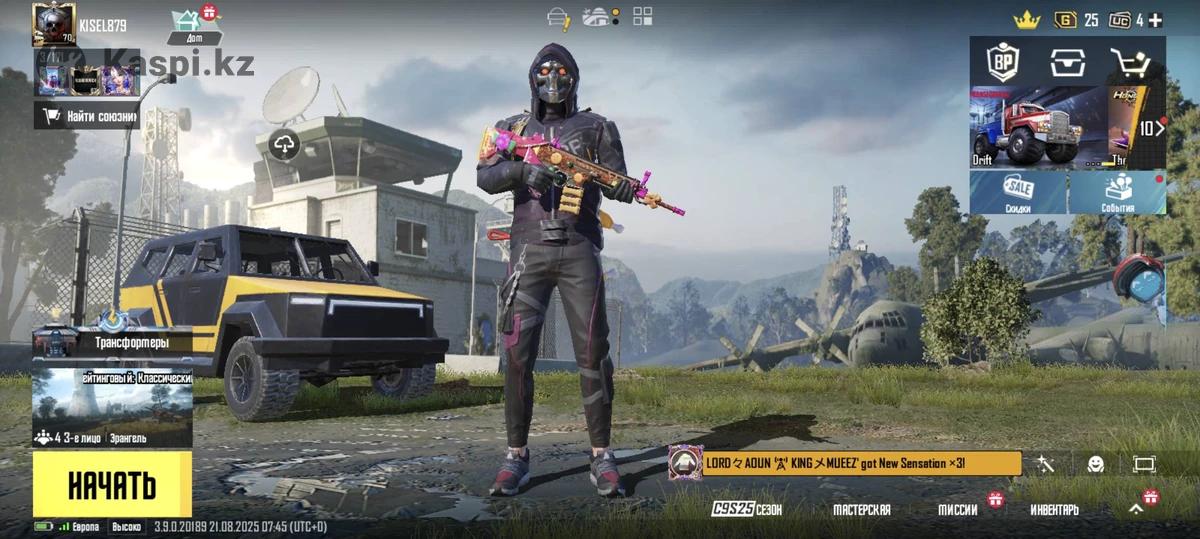Select the Трансформеры mode banner
The width and height of the screenshot is (1200, 539).
(x=112, y=343)
